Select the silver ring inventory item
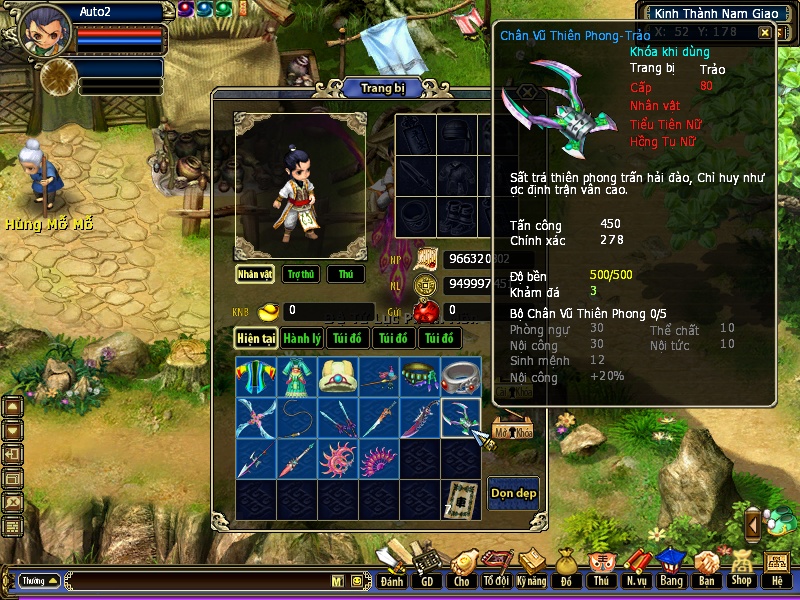 pyautogui.click(x=461, y=376)
